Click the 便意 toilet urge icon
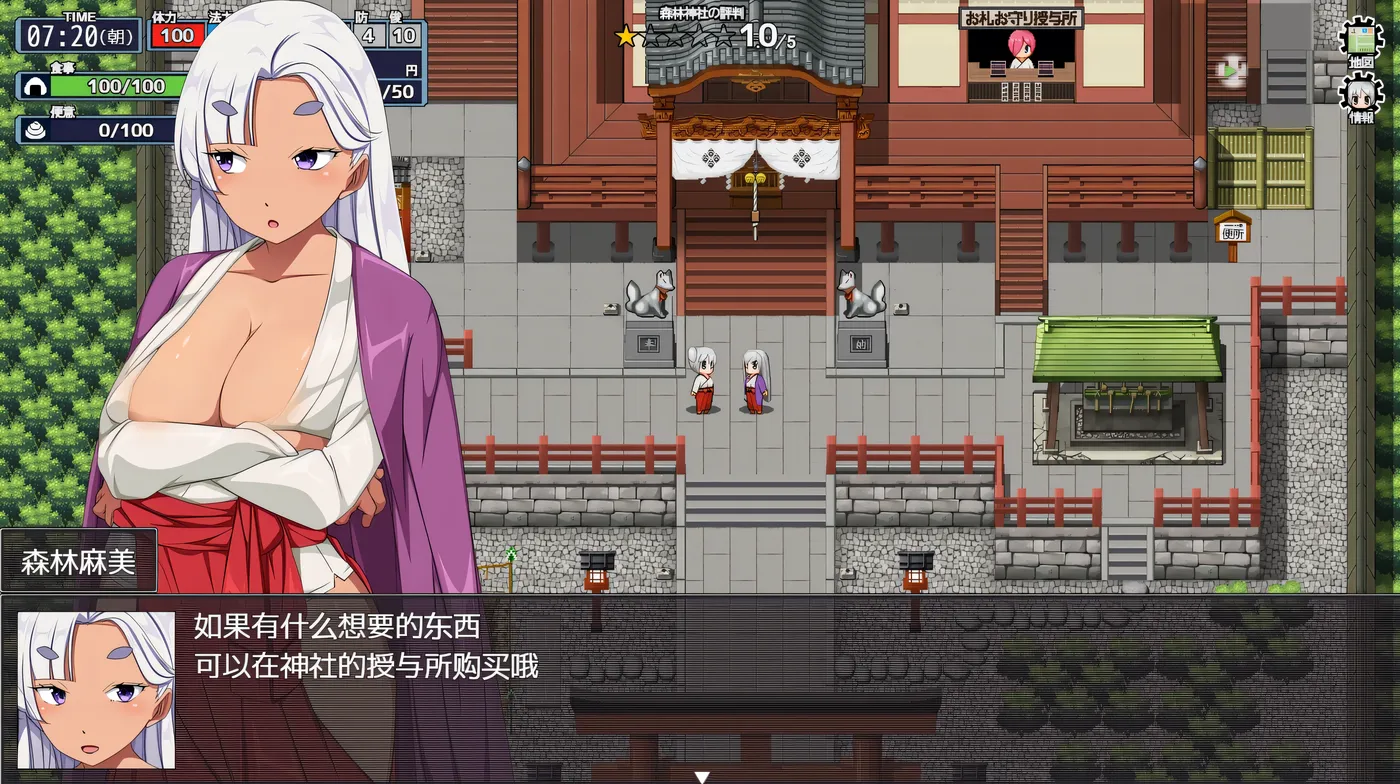Screen dimensions: 1400x784 [x=34, y=128]
